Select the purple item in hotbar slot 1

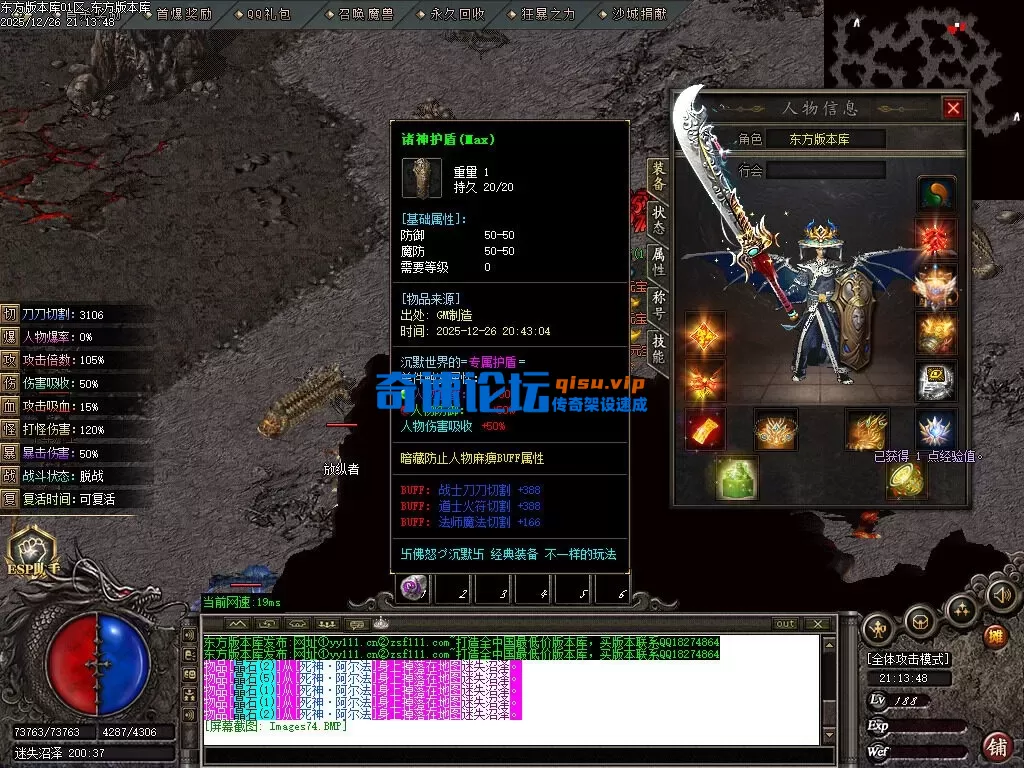tap(410, 589)
